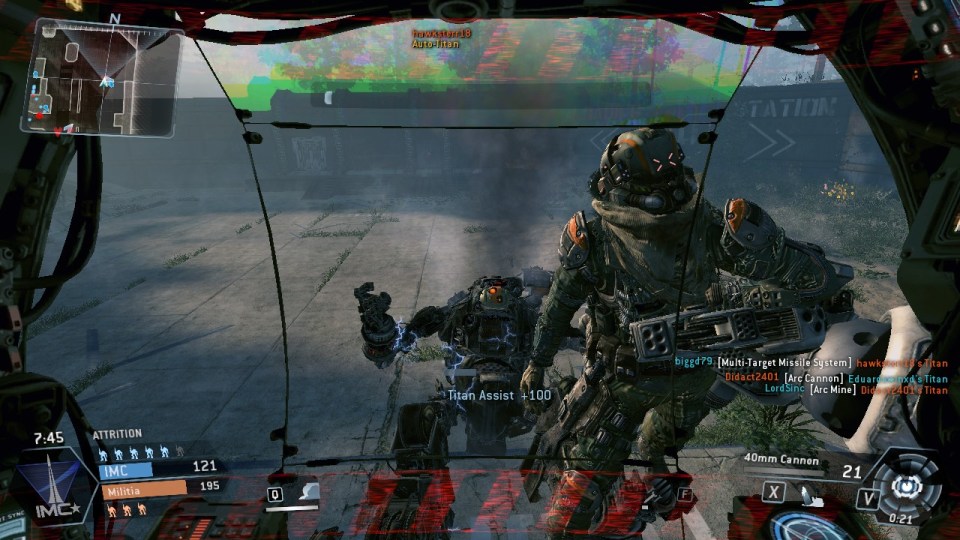Activate the titan core ability icon
960x540 pixels.
tap(908, 486)
